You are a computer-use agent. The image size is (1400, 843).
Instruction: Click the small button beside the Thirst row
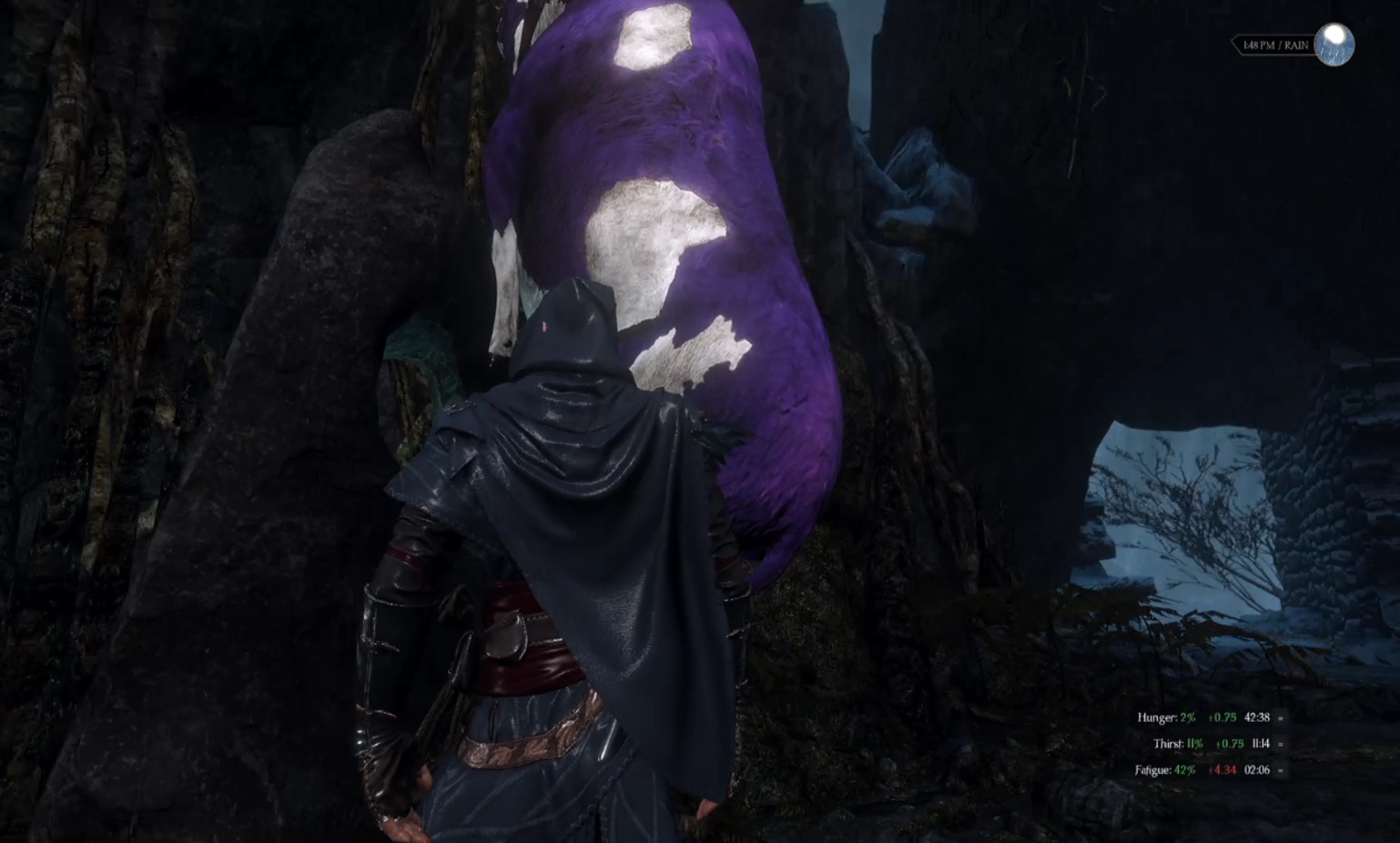[x=1281, y=744]
